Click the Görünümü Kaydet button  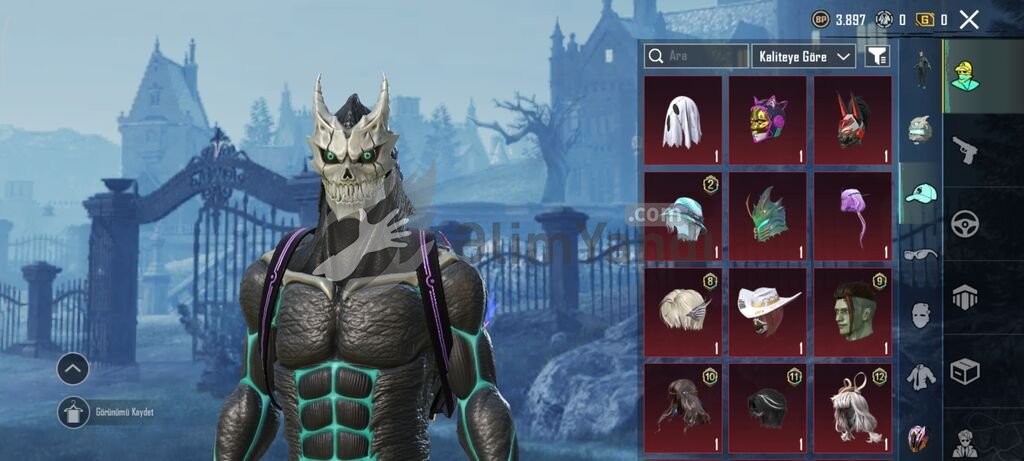coord(74,411)
